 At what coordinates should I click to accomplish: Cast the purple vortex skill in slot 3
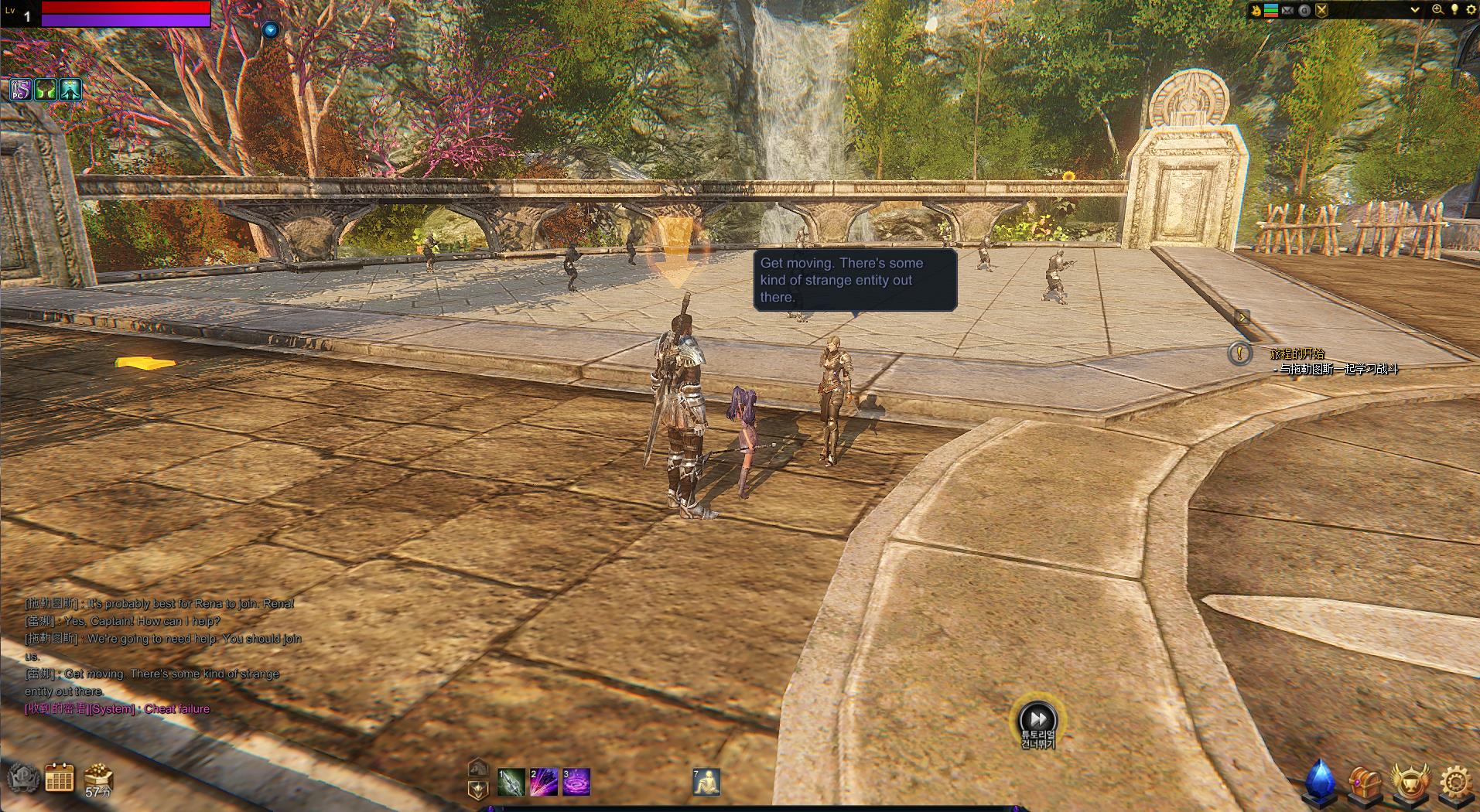576,782
